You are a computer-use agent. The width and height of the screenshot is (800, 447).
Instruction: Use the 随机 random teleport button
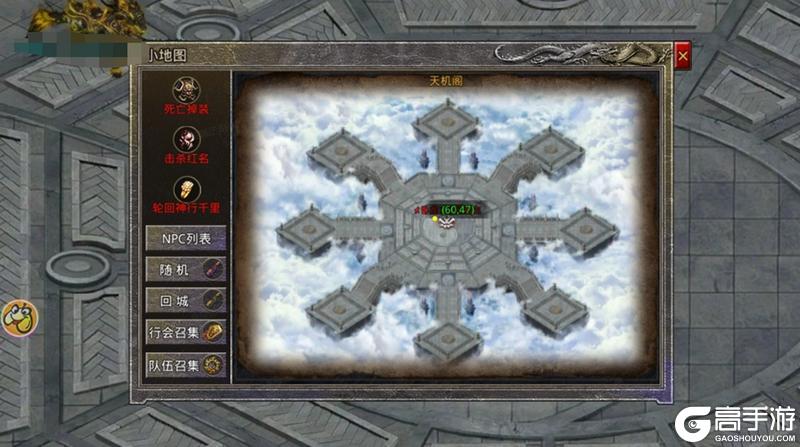(x=187, y=268)
